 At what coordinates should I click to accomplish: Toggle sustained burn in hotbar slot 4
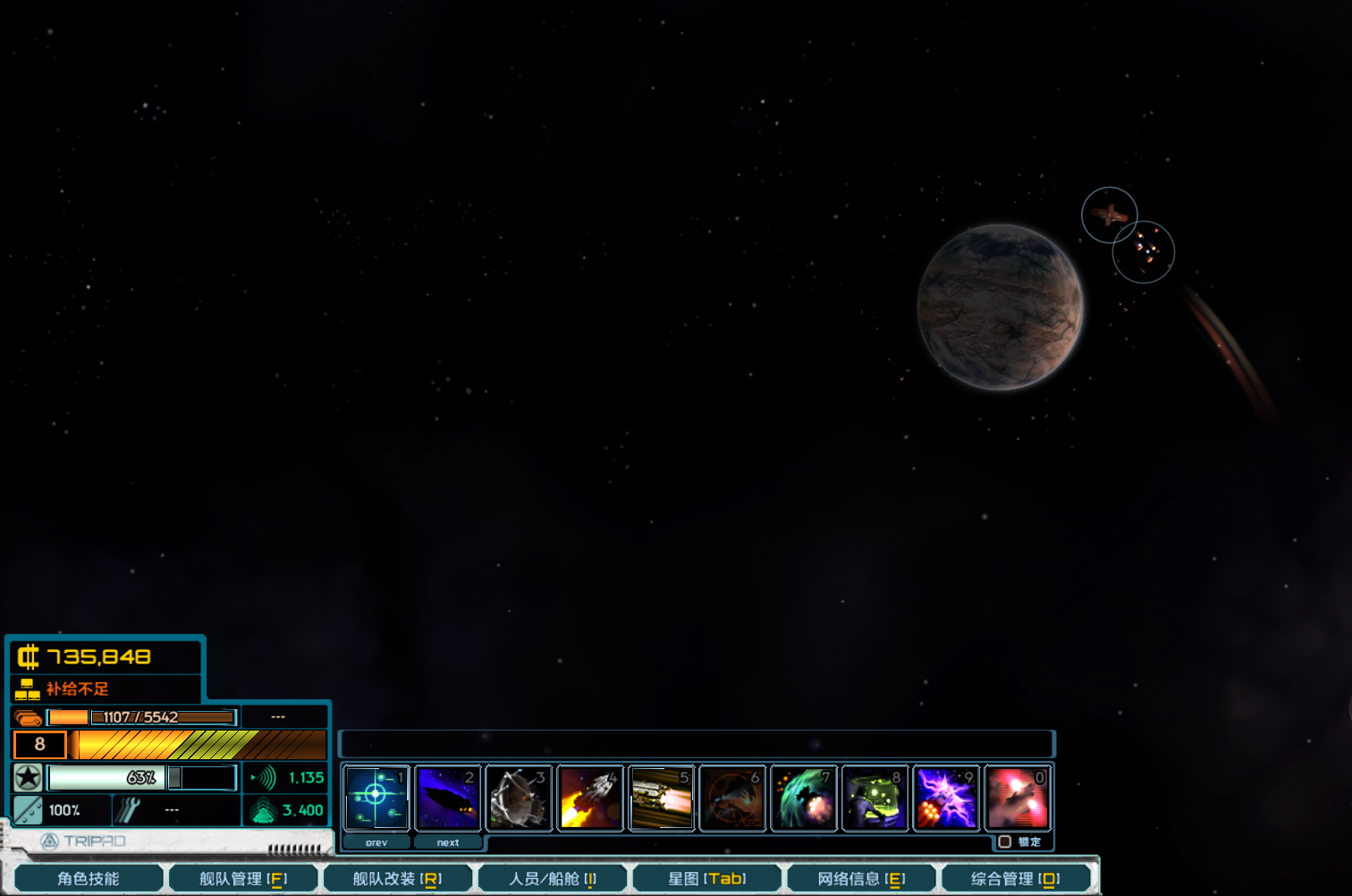tap(590, 797)
